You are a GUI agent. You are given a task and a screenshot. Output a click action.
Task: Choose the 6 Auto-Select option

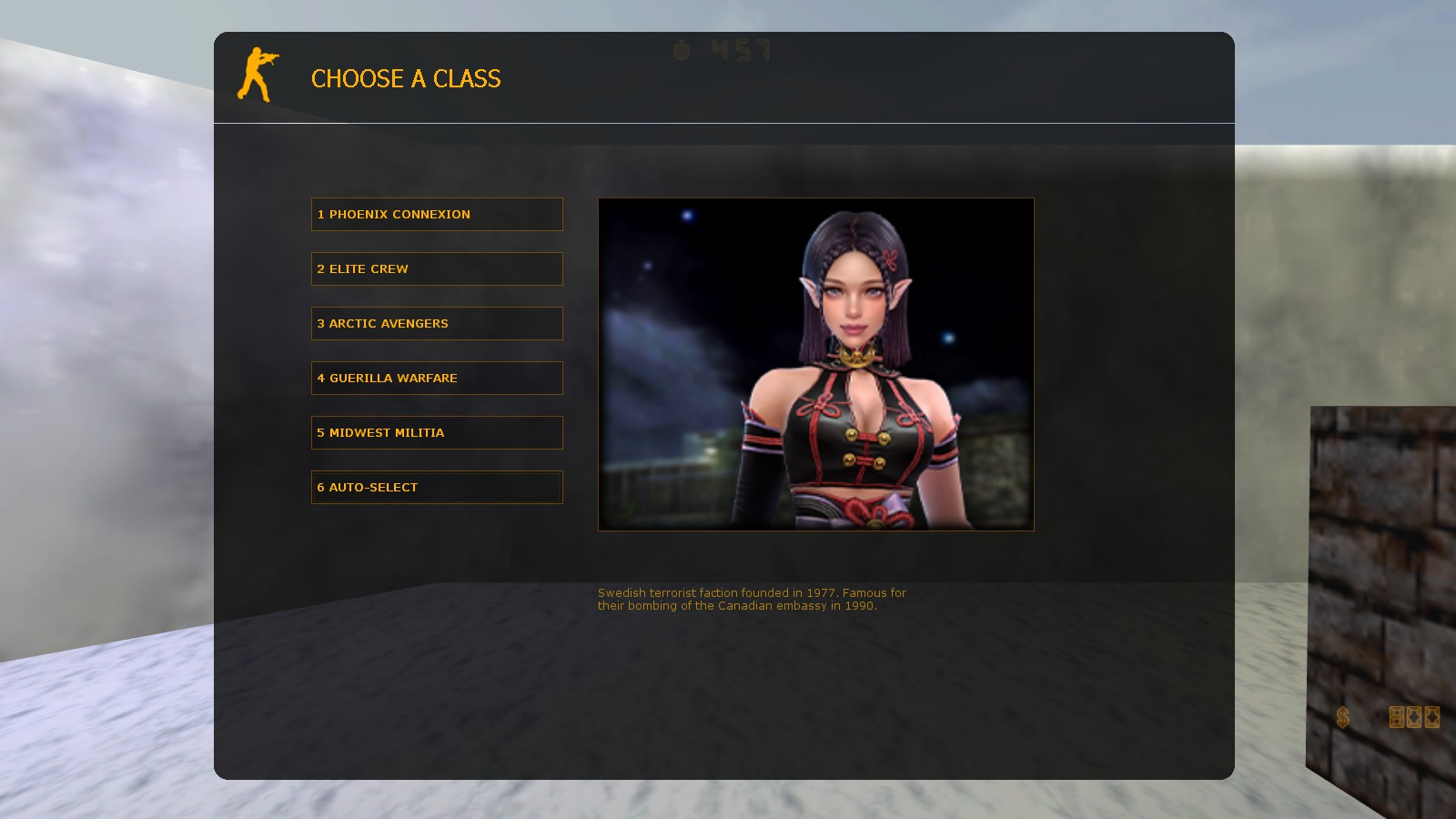437,487
